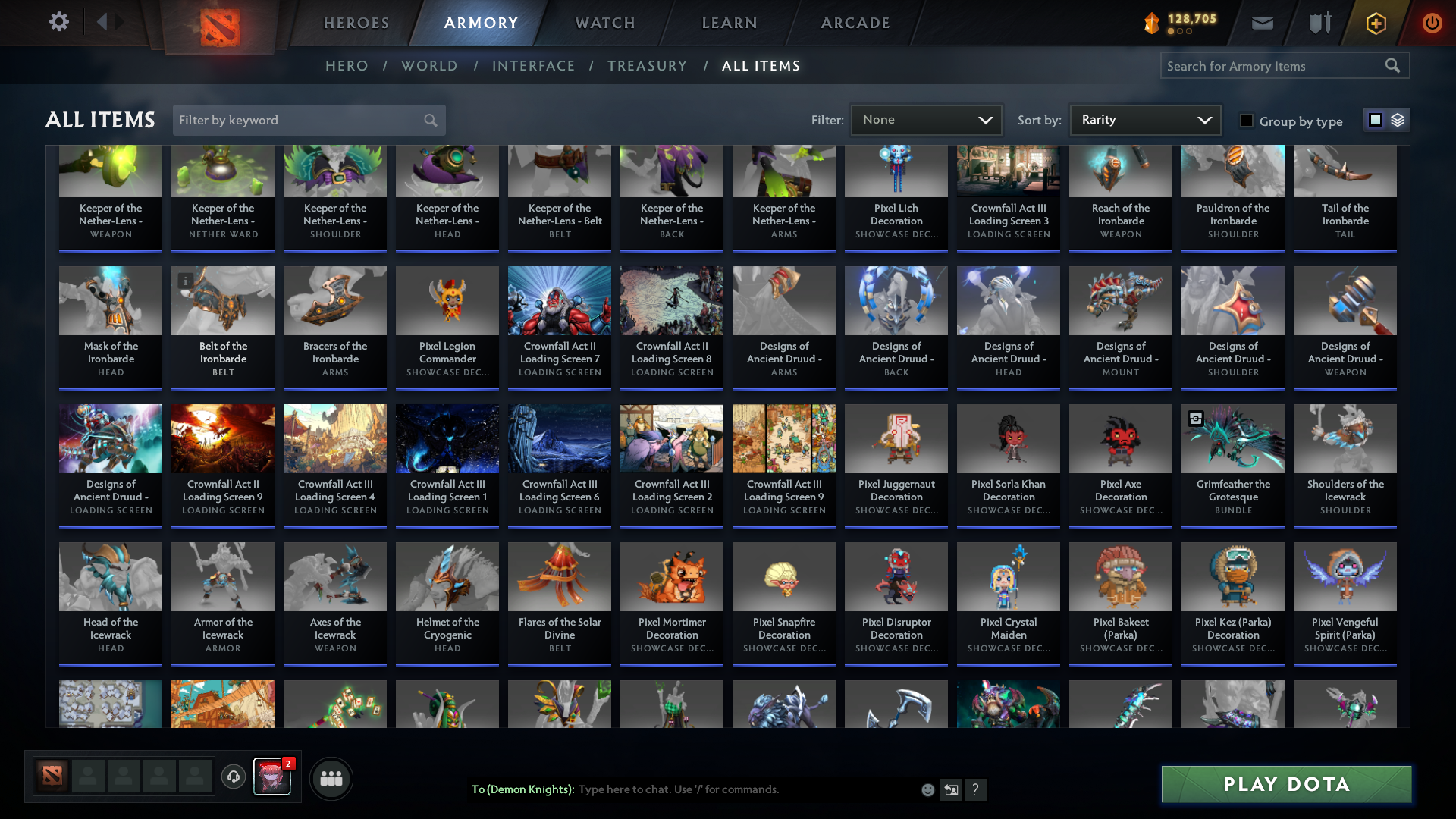This screenshot has width=1456, height=819.
Task: Enable the Group by type checkbox
Action: 1247,121
